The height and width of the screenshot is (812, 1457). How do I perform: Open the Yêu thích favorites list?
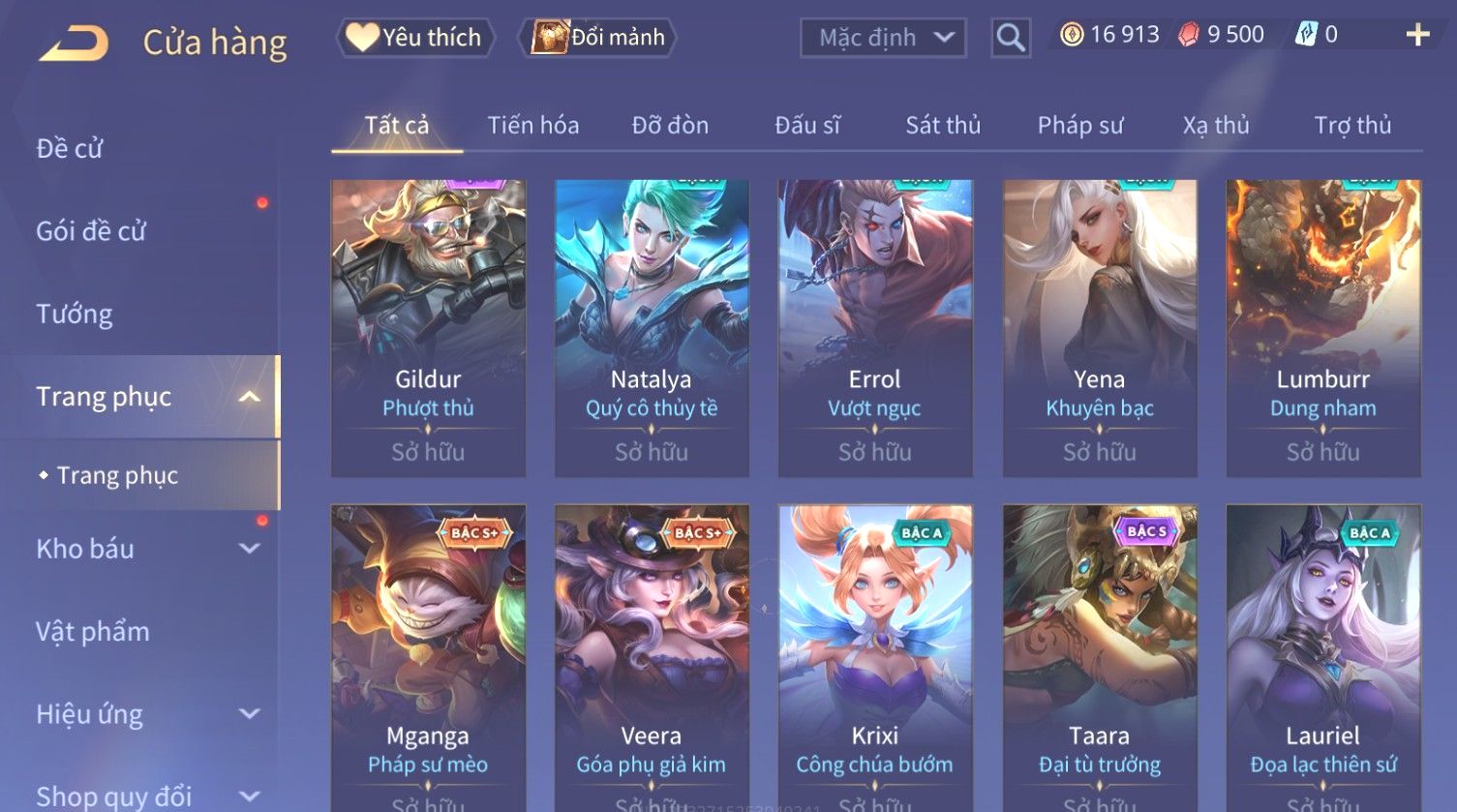[x=415, y=38]
